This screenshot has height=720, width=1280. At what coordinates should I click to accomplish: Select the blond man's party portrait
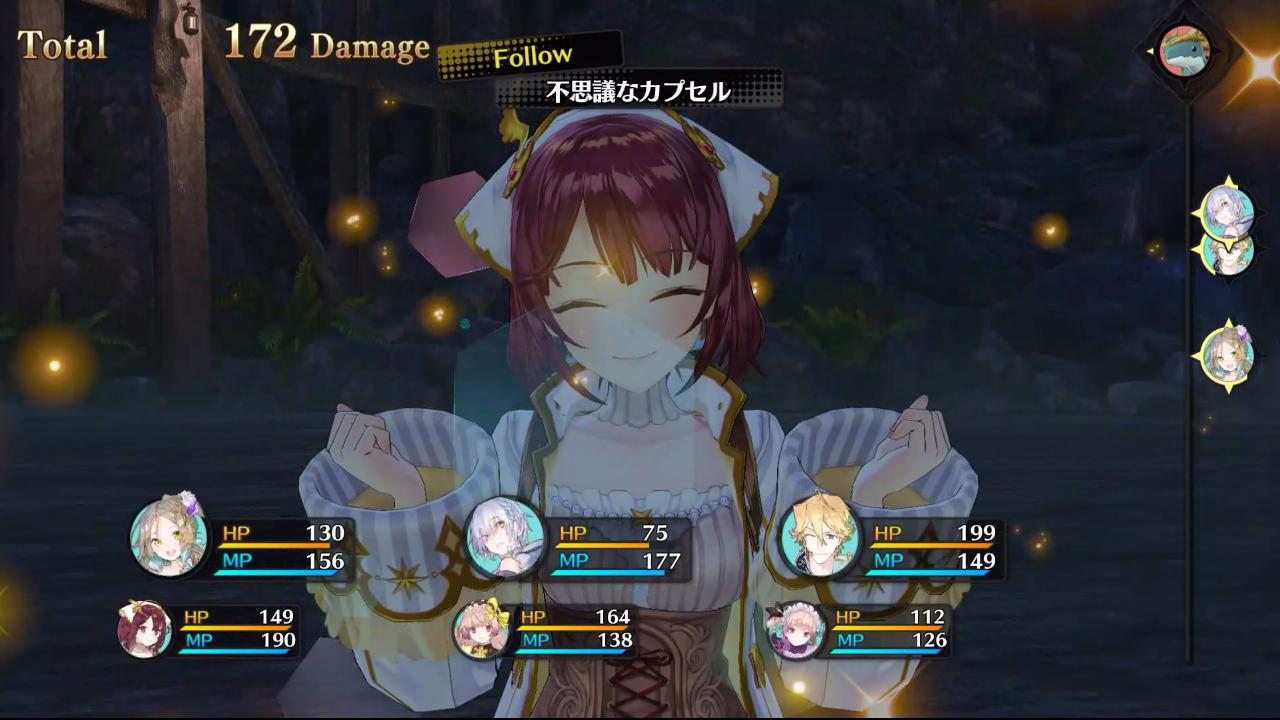point(820,538)
